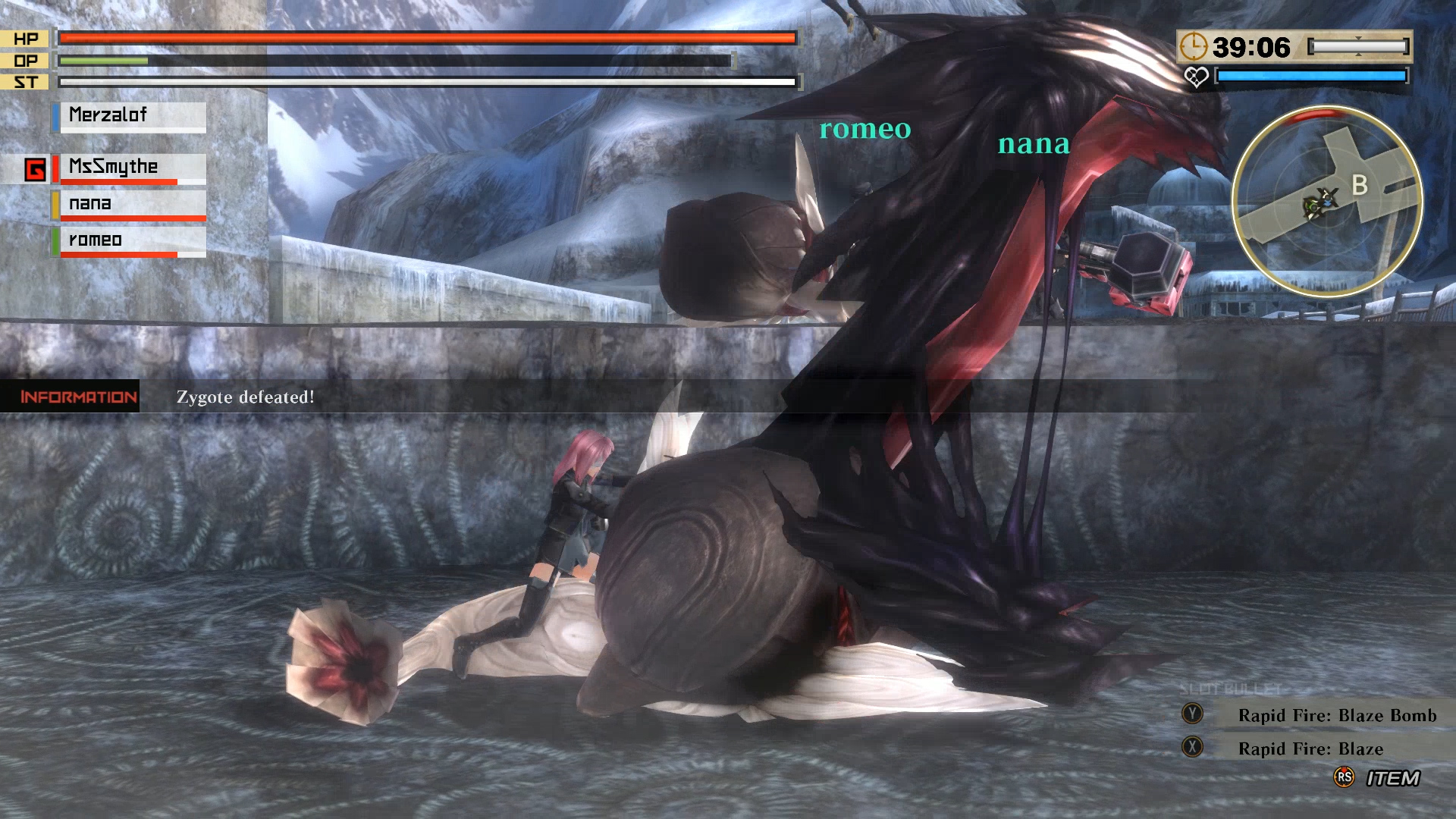Select the ITEM menu label
Viewport: 1456px width, 819px height.
[x=1395, y=777]
